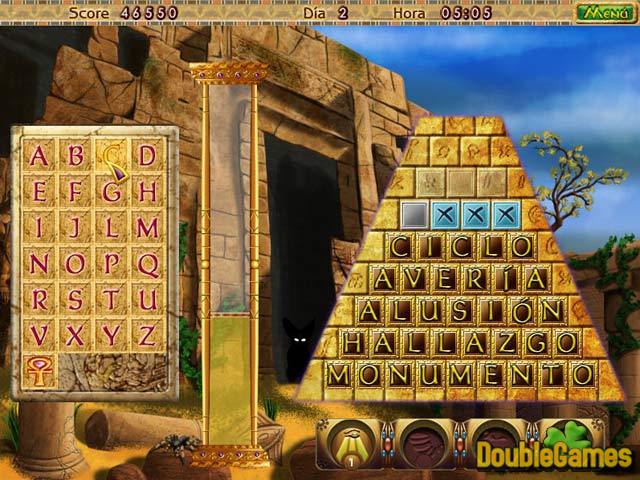Choose the letter N tile
The image size is (640, 480).
(x=39, y=264)
